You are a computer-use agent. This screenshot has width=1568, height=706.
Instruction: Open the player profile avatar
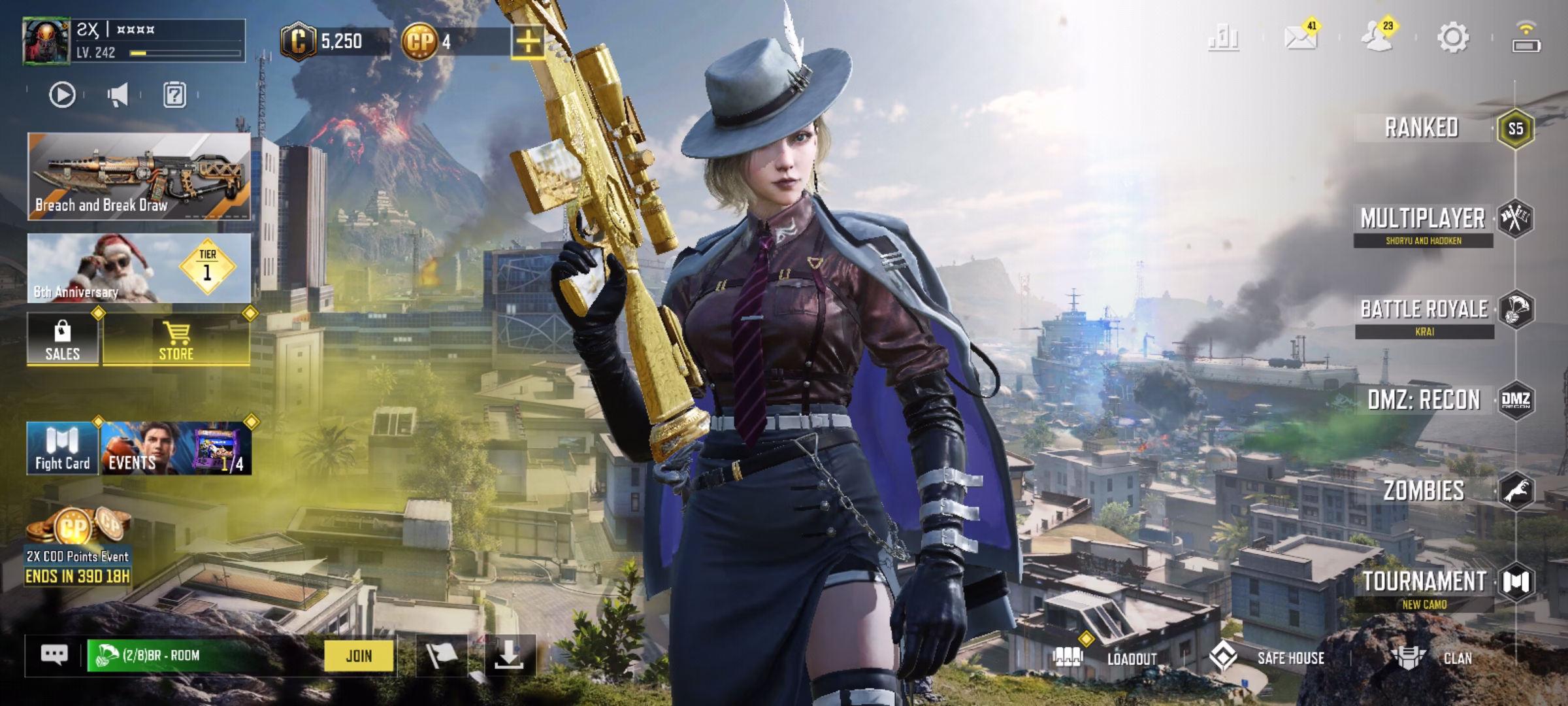click(x=46, y=41)
